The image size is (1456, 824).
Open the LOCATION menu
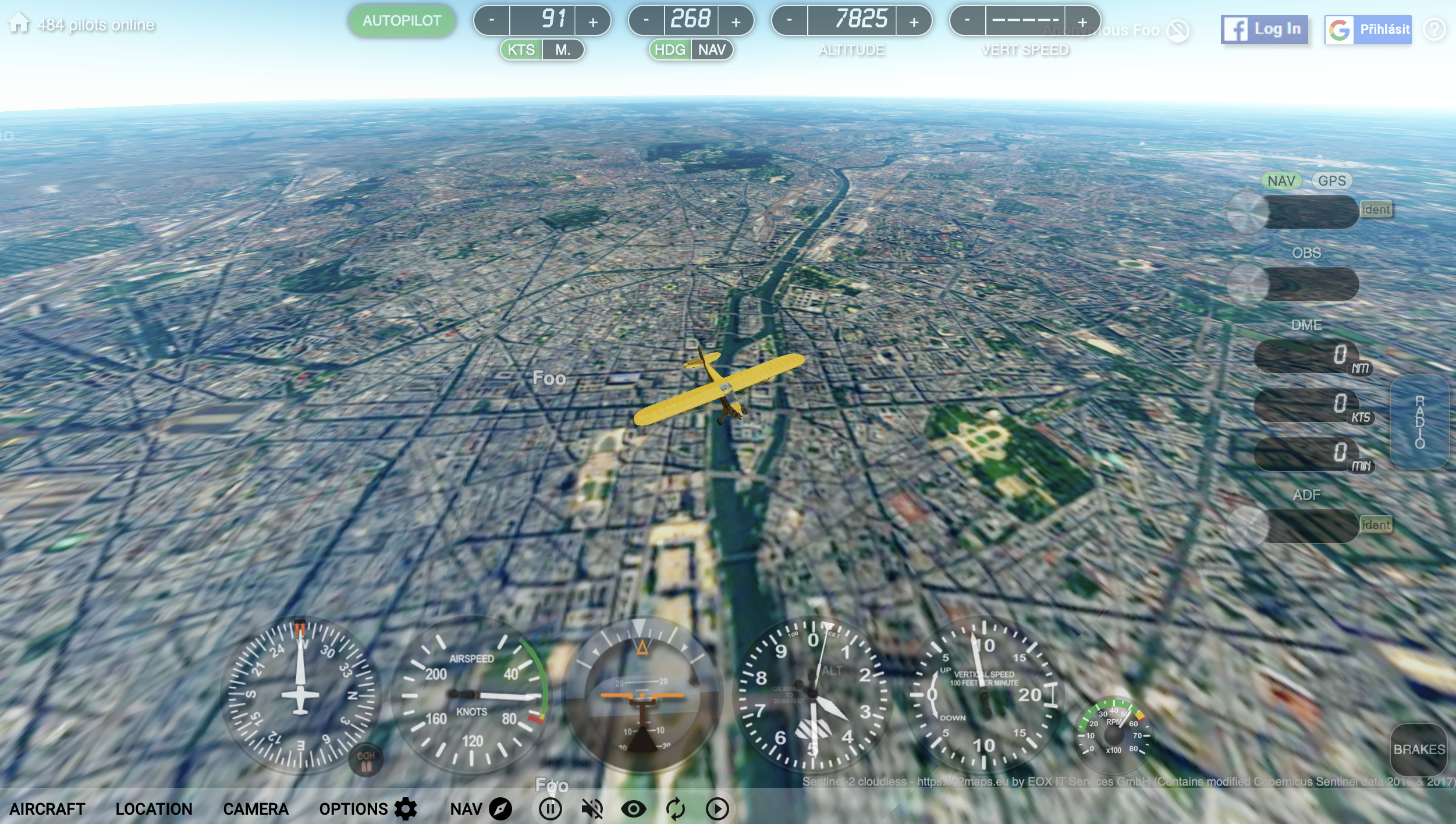pos(155,808)
